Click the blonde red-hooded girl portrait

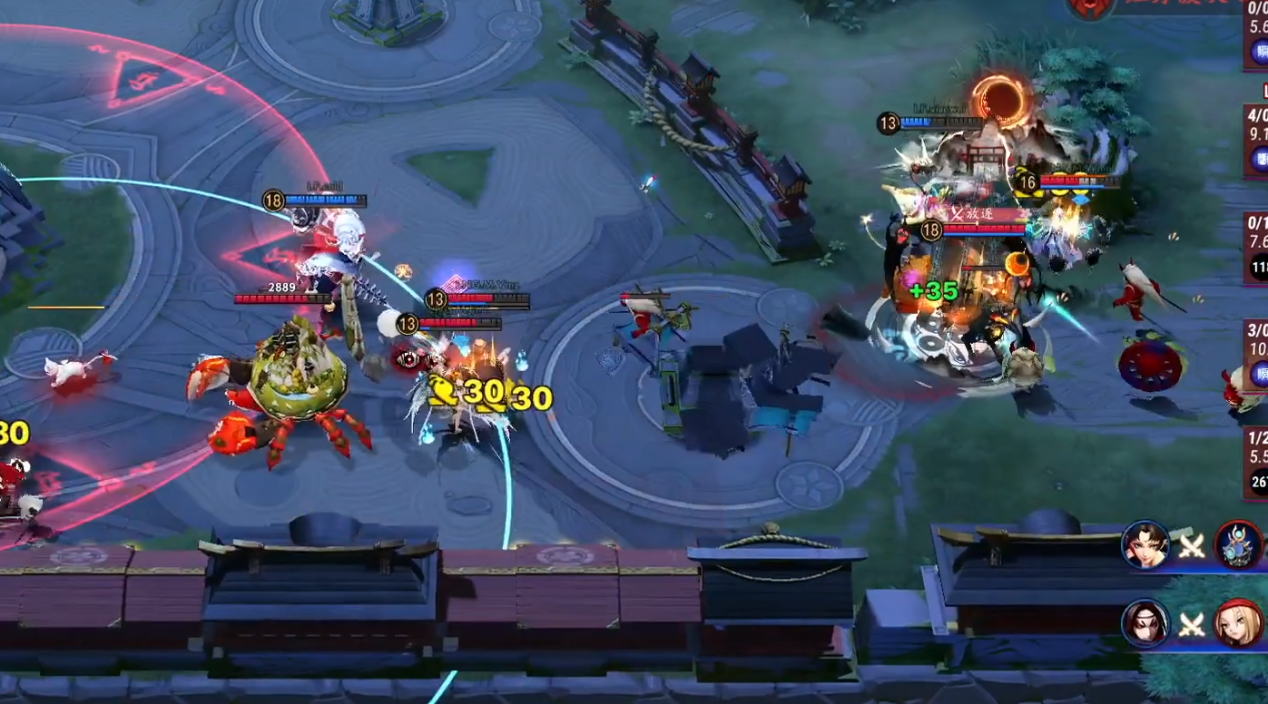pyautogui.click(x=1240, y=624)
